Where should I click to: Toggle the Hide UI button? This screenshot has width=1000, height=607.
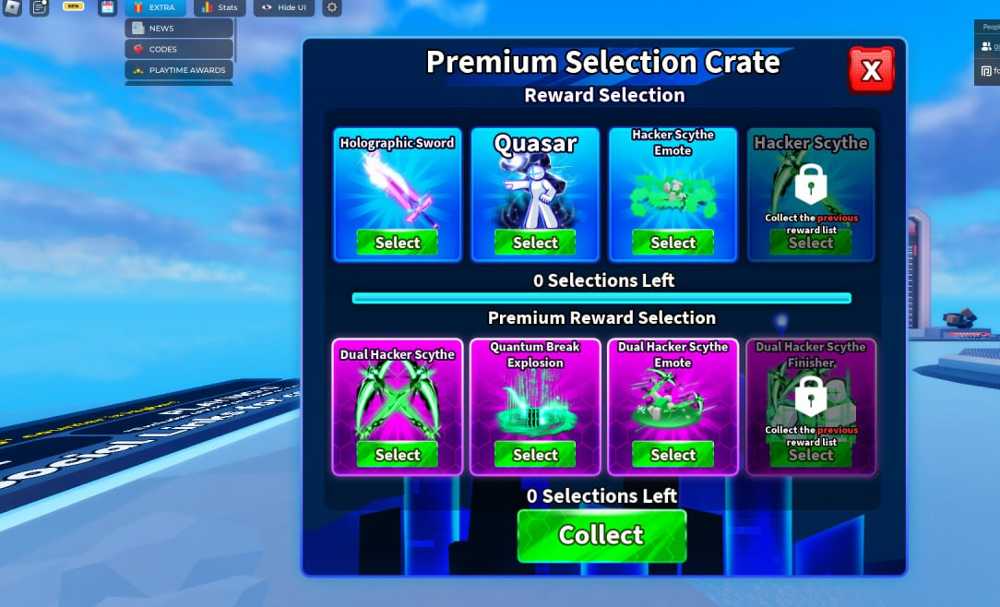tap(283, 8)
